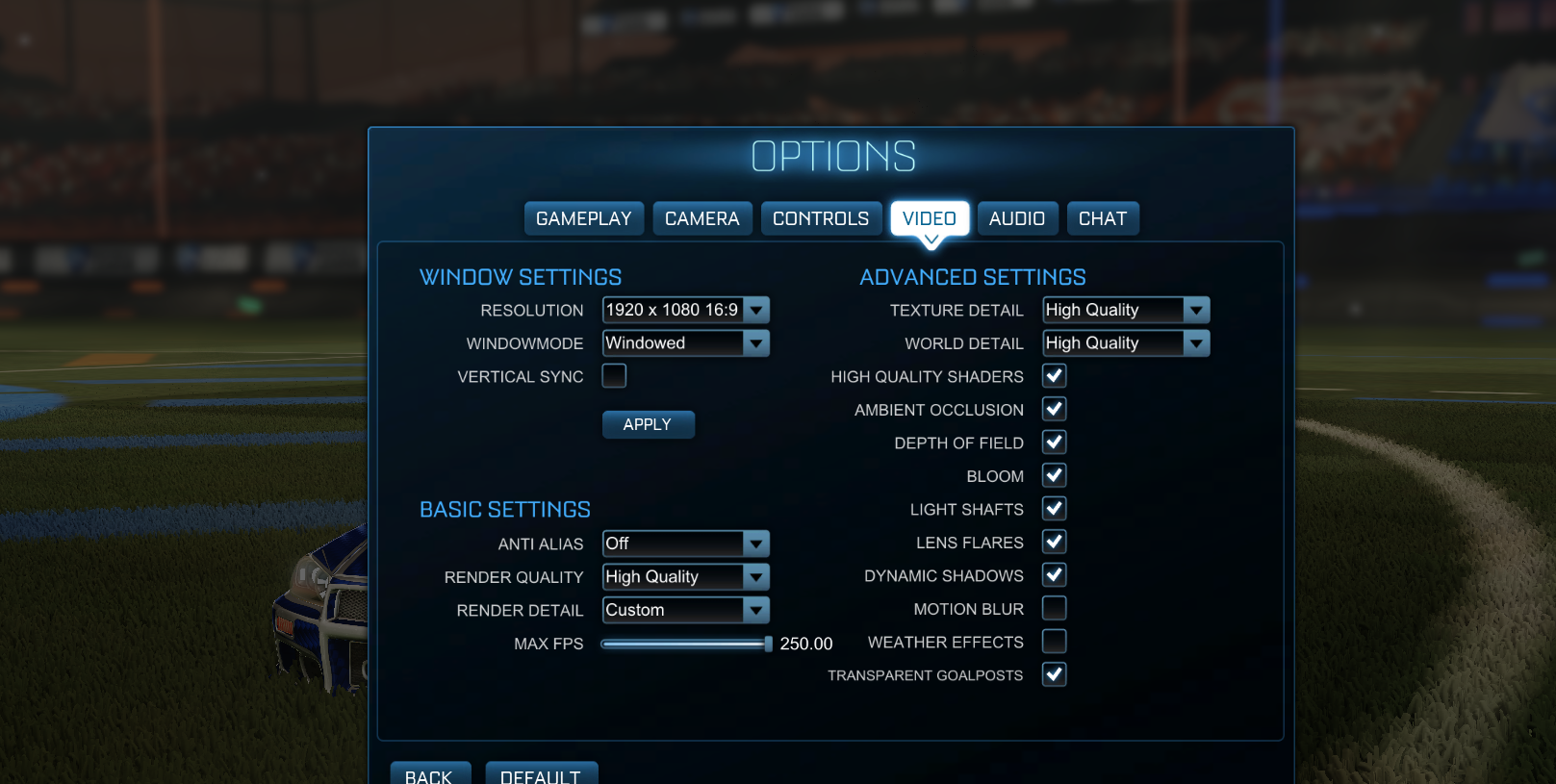
Task: Switch to the Gameplay tab
Action: click(583, 218)
